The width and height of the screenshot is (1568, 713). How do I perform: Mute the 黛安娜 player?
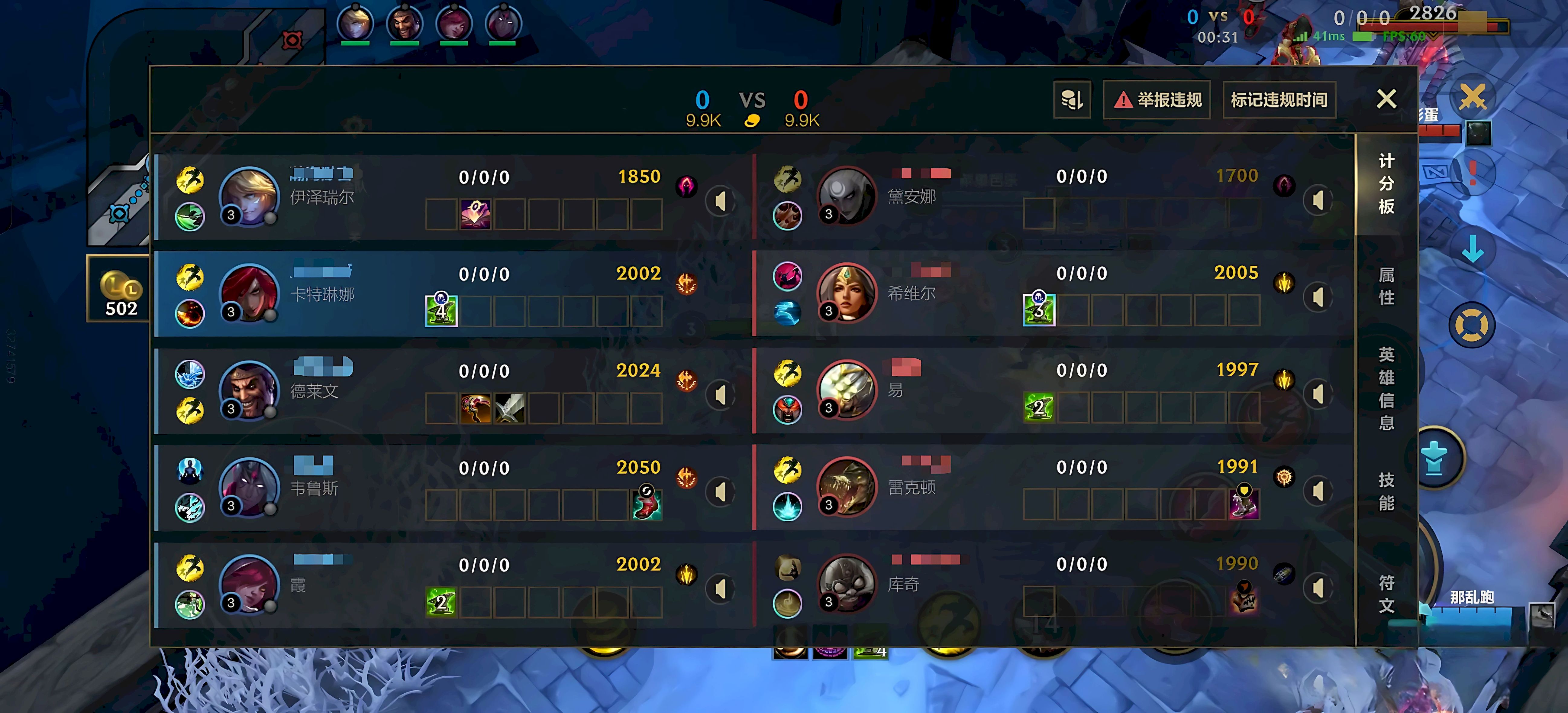(x=1318, y=200)
